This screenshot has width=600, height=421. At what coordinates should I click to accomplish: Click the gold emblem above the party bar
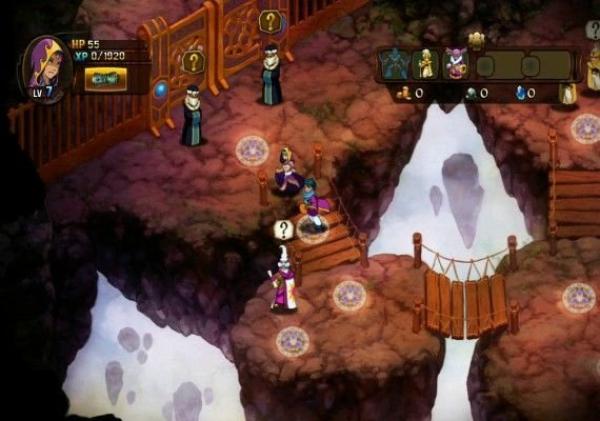476,40
